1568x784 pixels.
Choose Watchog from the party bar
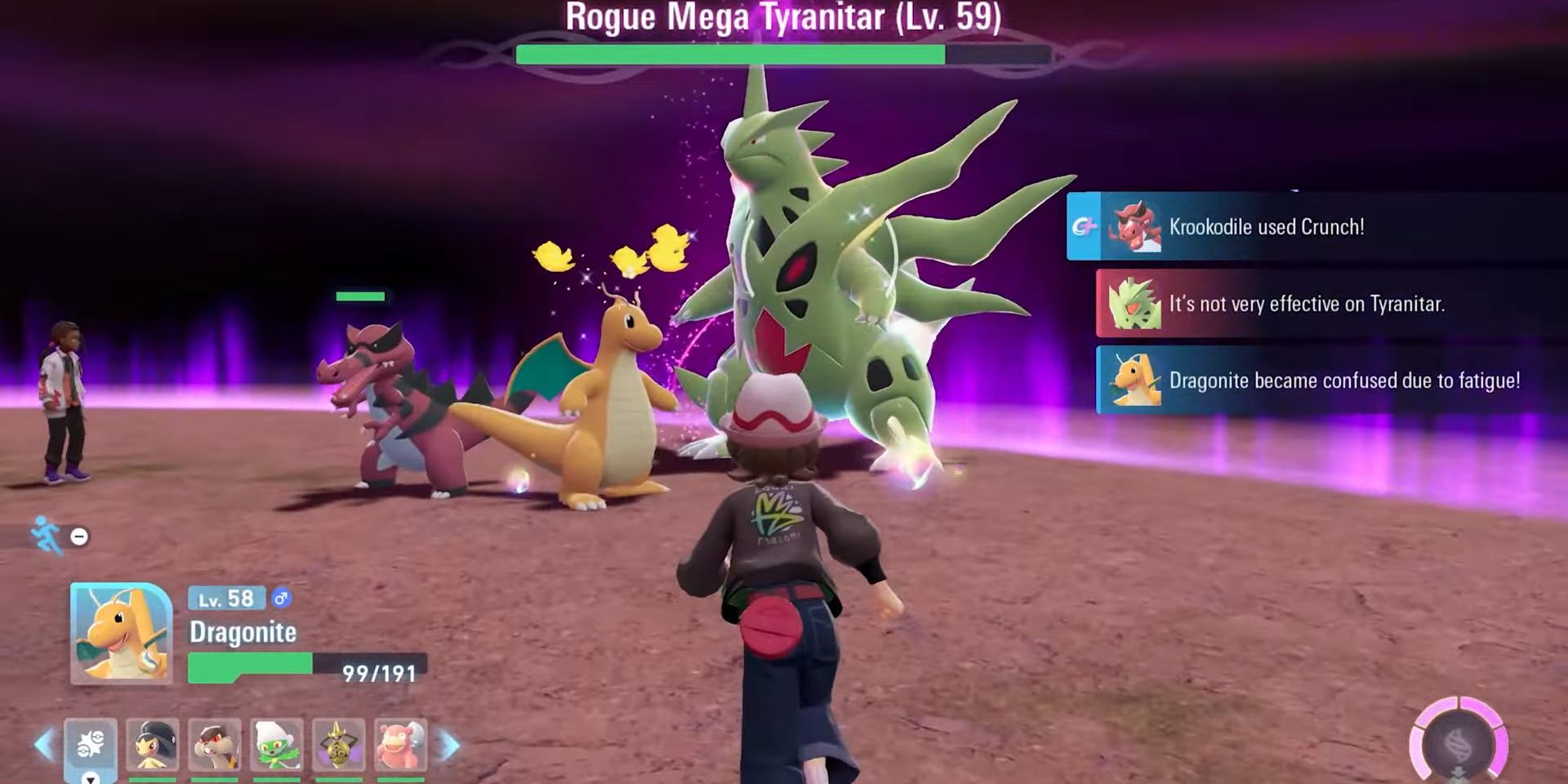(x=215, y=745)
